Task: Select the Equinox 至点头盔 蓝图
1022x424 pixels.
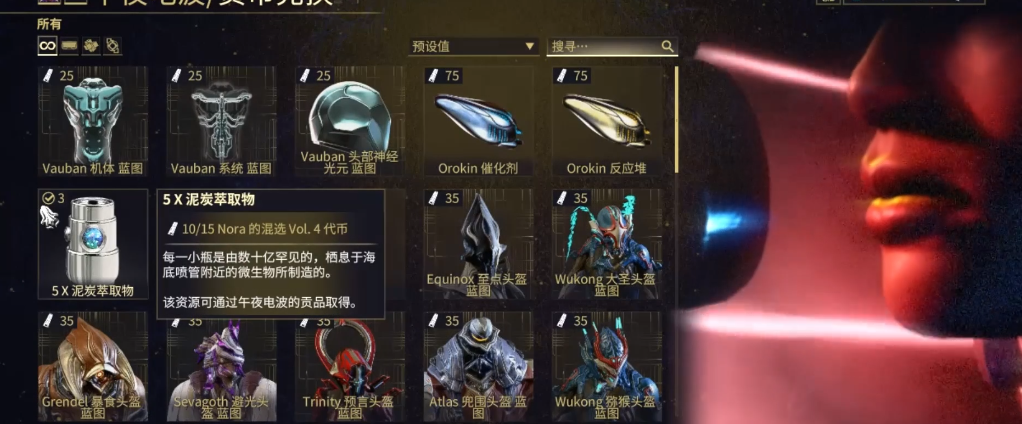Action: (x=478, y=244)
